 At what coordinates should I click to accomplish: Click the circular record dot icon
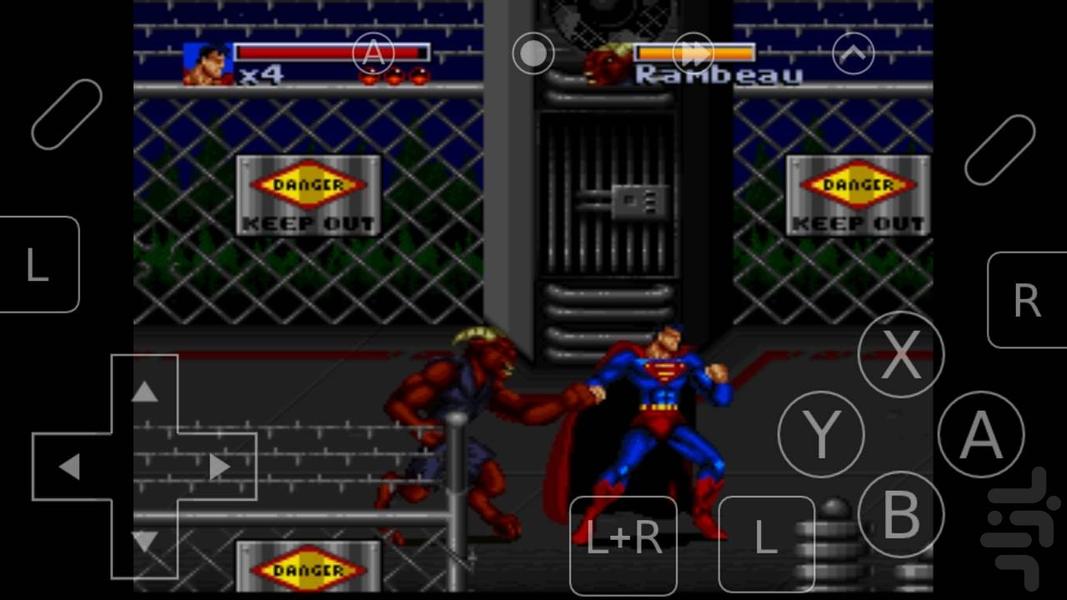pyautogui.click(x=533, y=53)
